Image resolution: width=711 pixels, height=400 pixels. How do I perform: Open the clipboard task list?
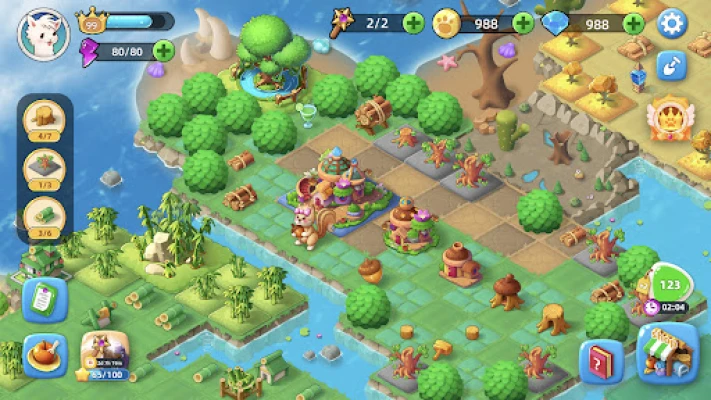(x=44, y=299)
